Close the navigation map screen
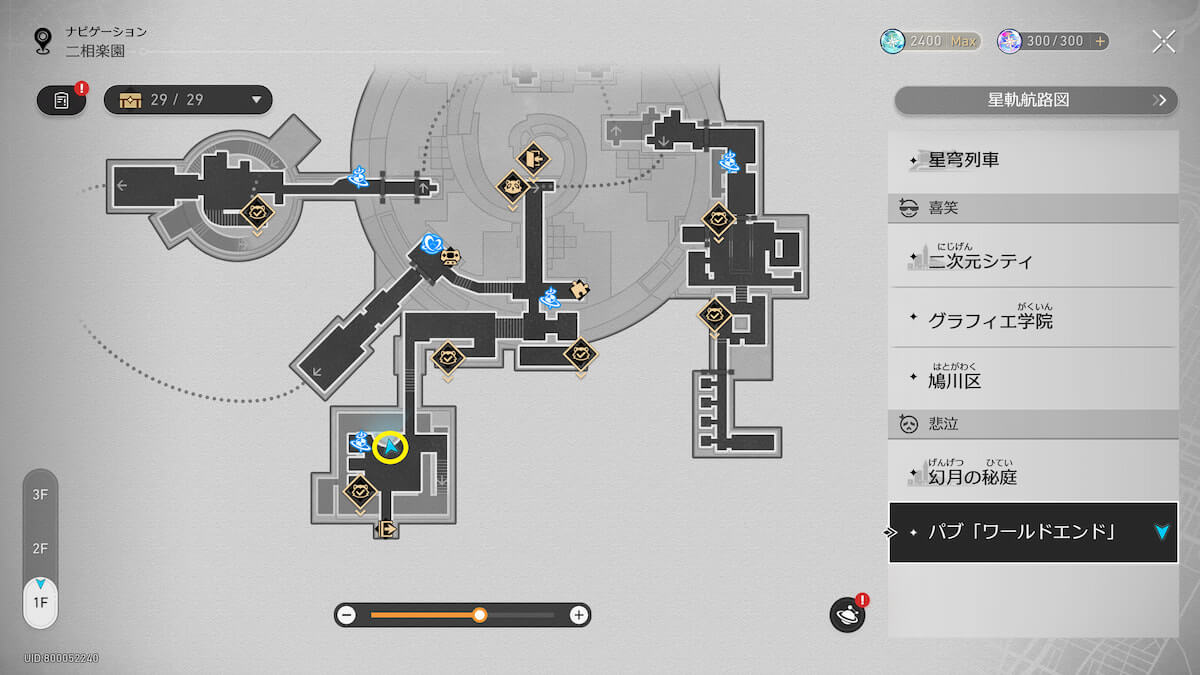The image size is (1200, 675). 1163,41
